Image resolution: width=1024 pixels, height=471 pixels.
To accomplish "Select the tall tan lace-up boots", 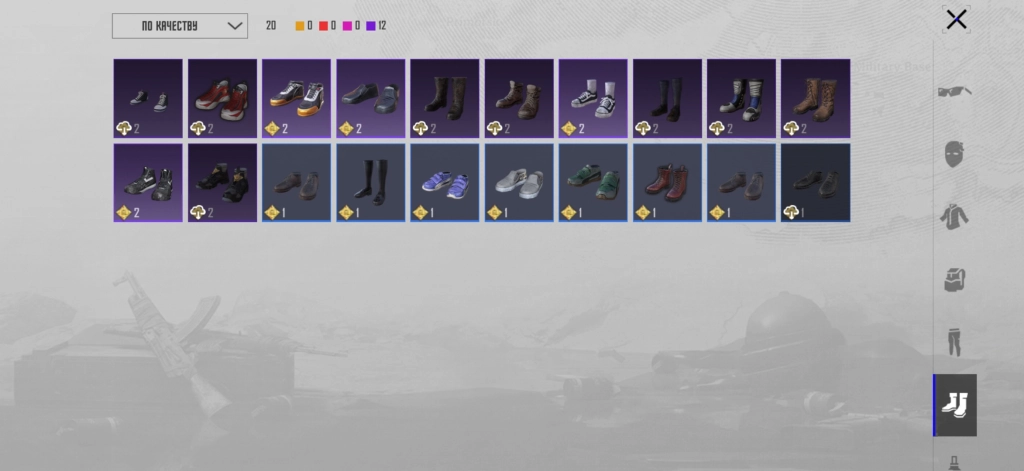I will [x=815, y=98].
